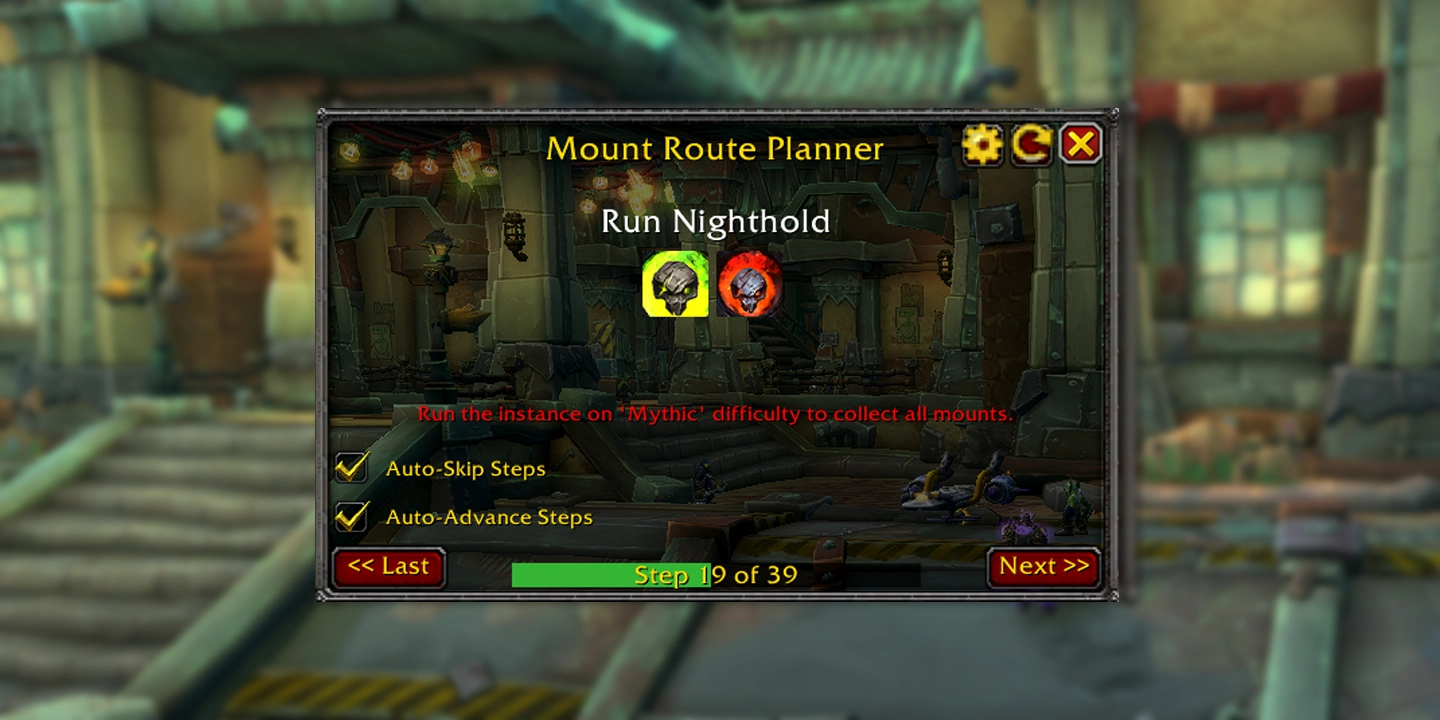
Task: Click the Run Nighthold step title
Action: point(715,222)
